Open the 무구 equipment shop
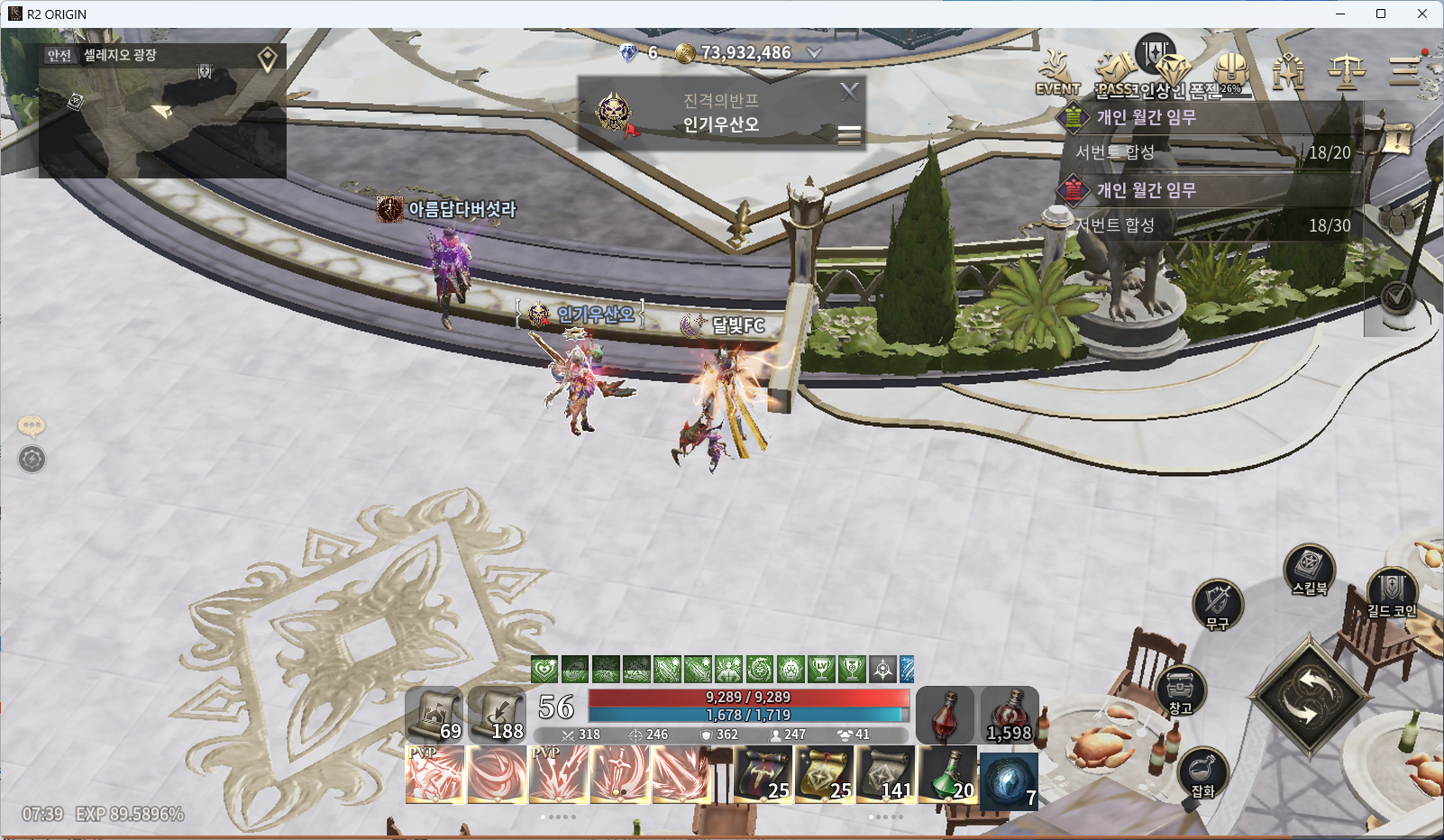Screen dimensions: 1444x840 pyautogui.click(x=1217, y=604)
